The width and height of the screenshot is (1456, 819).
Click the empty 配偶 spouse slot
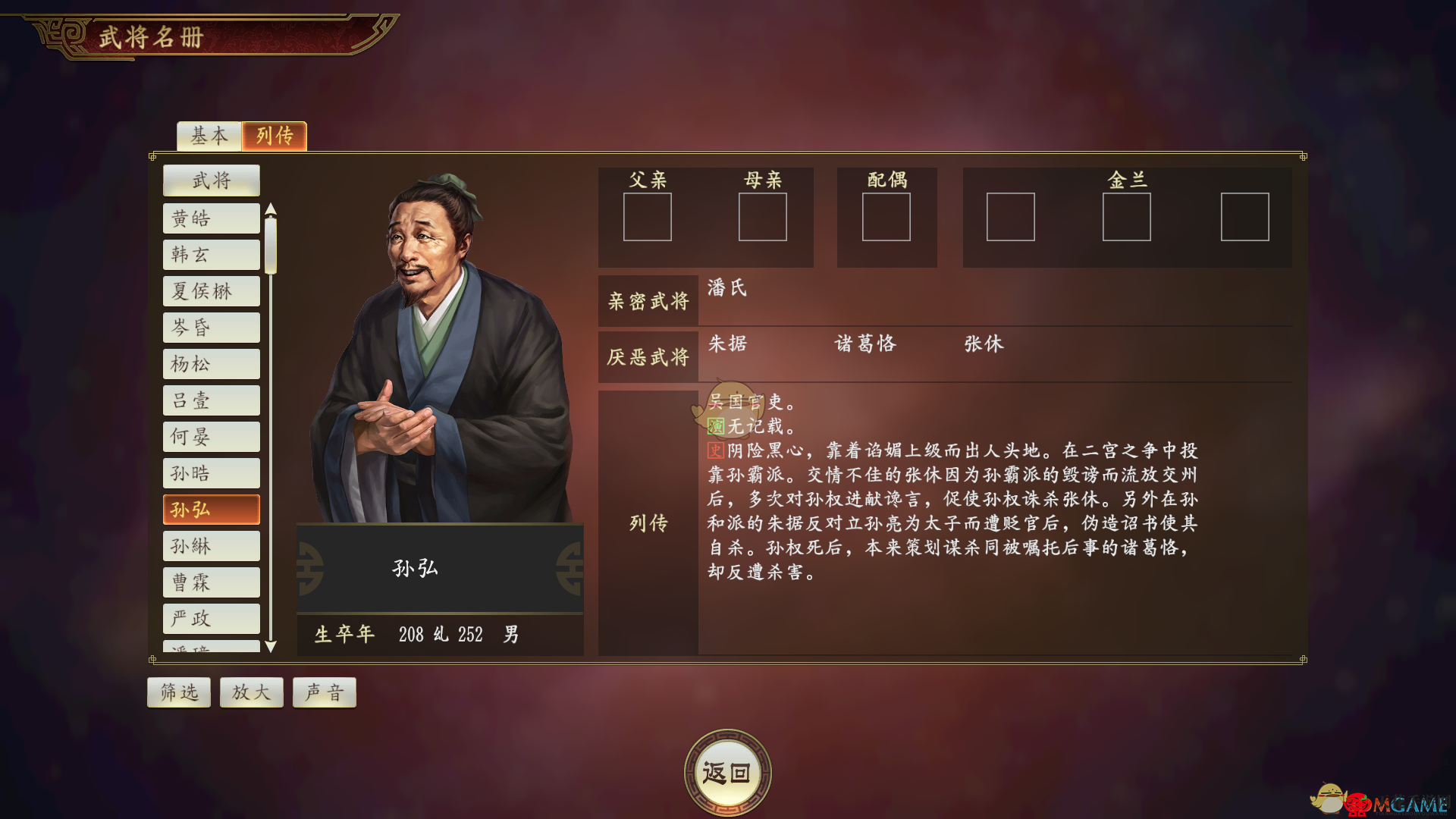pos(886,218)
